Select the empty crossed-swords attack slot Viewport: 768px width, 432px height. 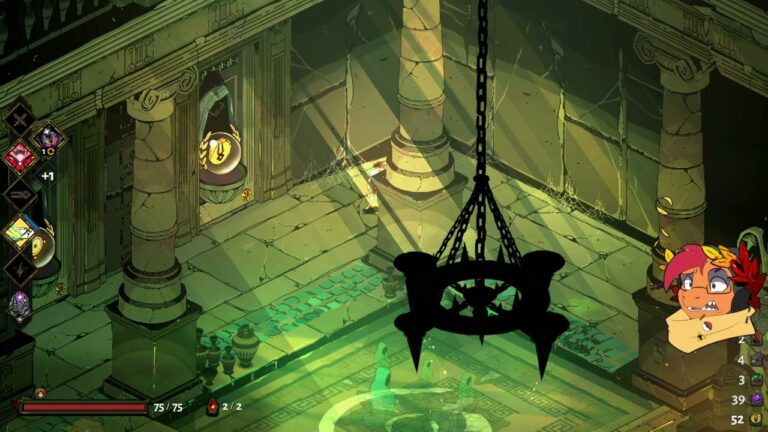[20, 119]
